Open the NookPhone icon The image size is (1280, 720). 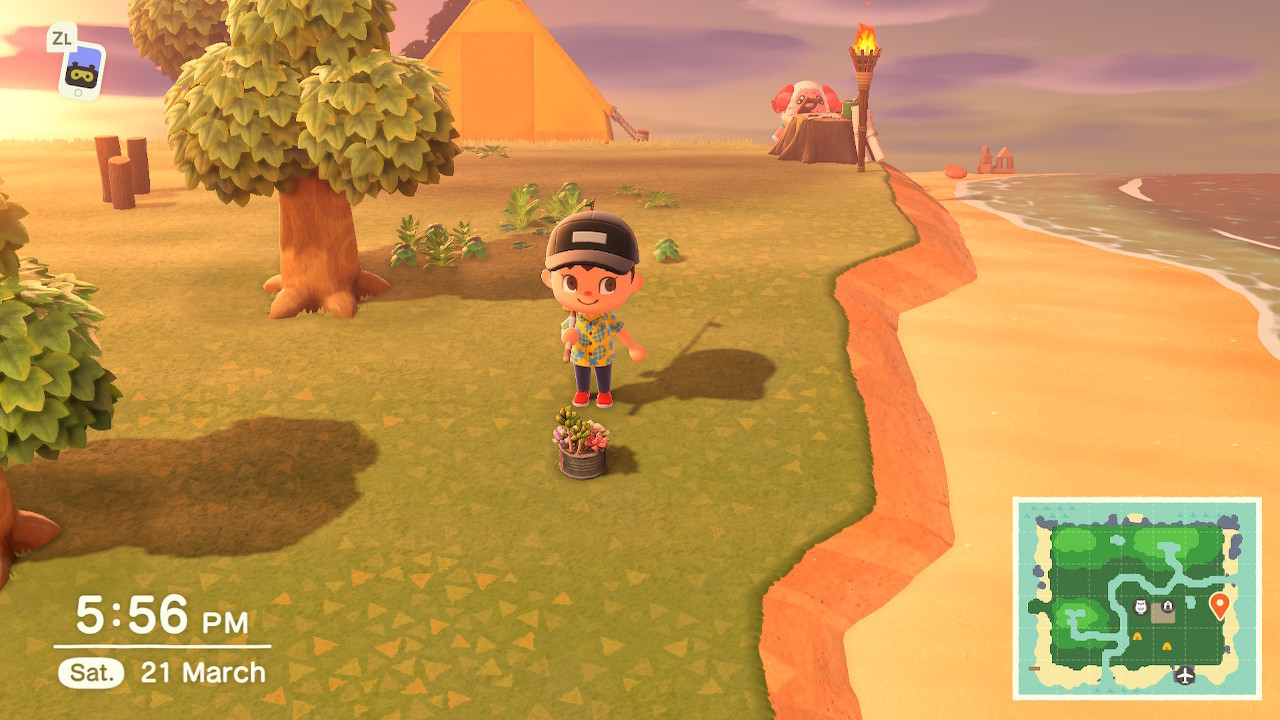point(81,69)
